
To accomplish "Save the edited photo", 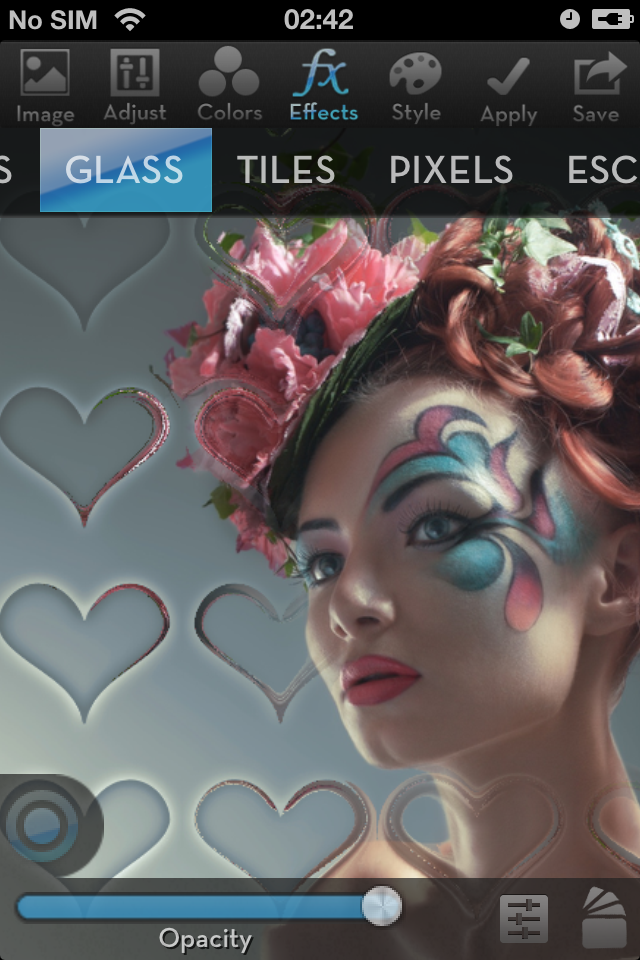I will coord(597,86).
